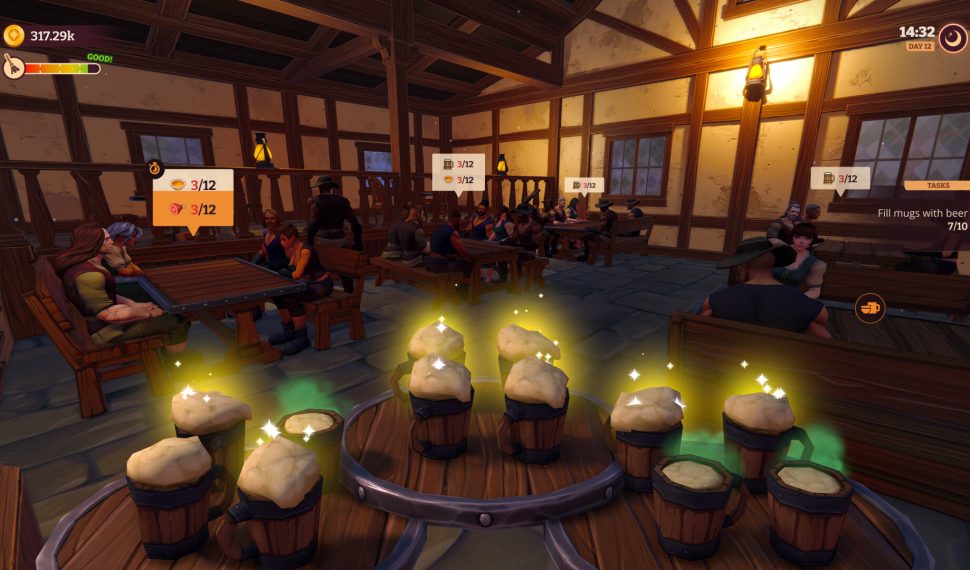Select the soup row in the two-row order bubble
This screenshot has width=970, height=570.
(x=193, y=184)
